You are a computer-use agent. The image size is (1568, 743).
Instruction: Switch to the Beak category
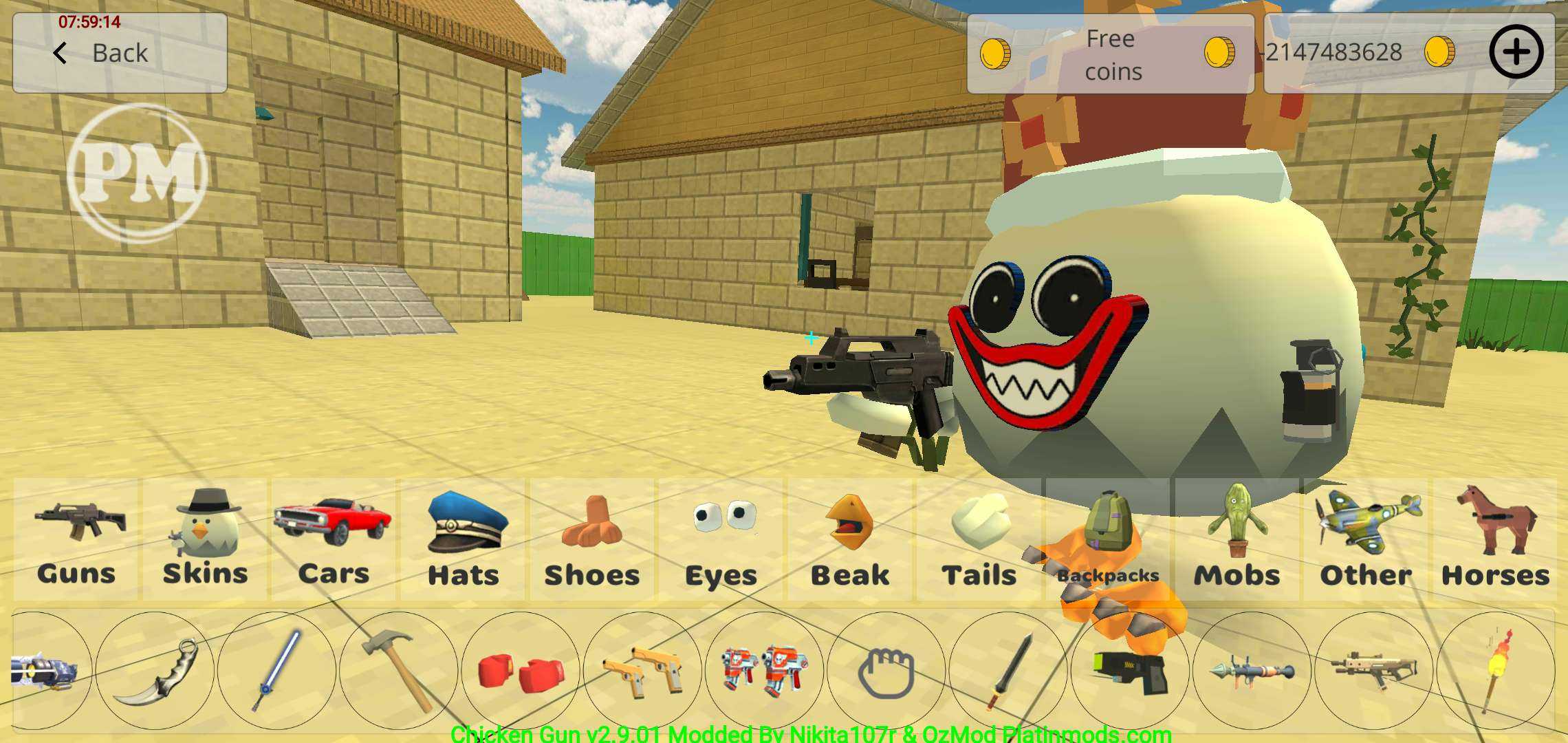click(850, 540)
